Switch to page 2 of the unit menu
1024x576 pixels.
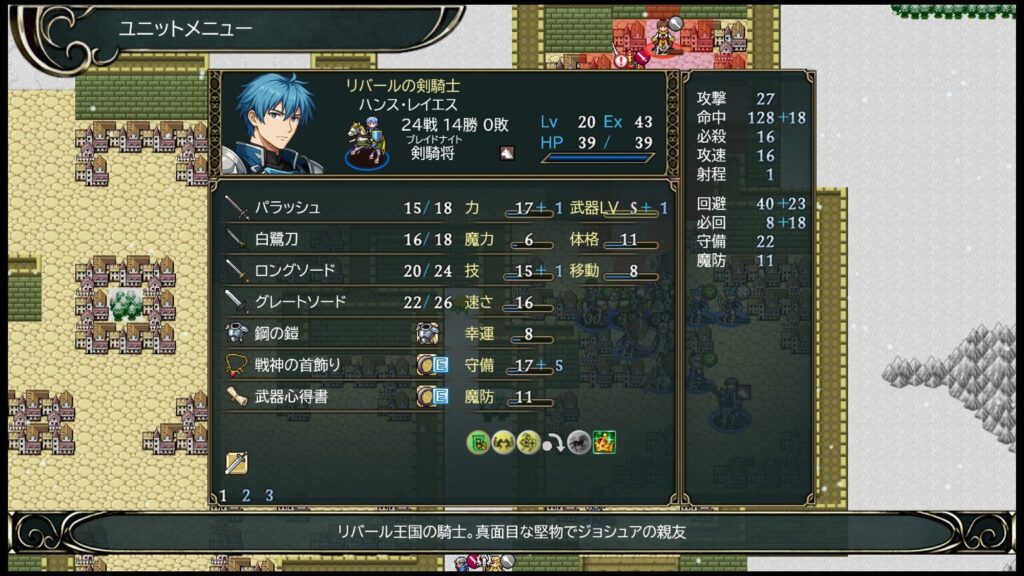[x=246, y=495]
